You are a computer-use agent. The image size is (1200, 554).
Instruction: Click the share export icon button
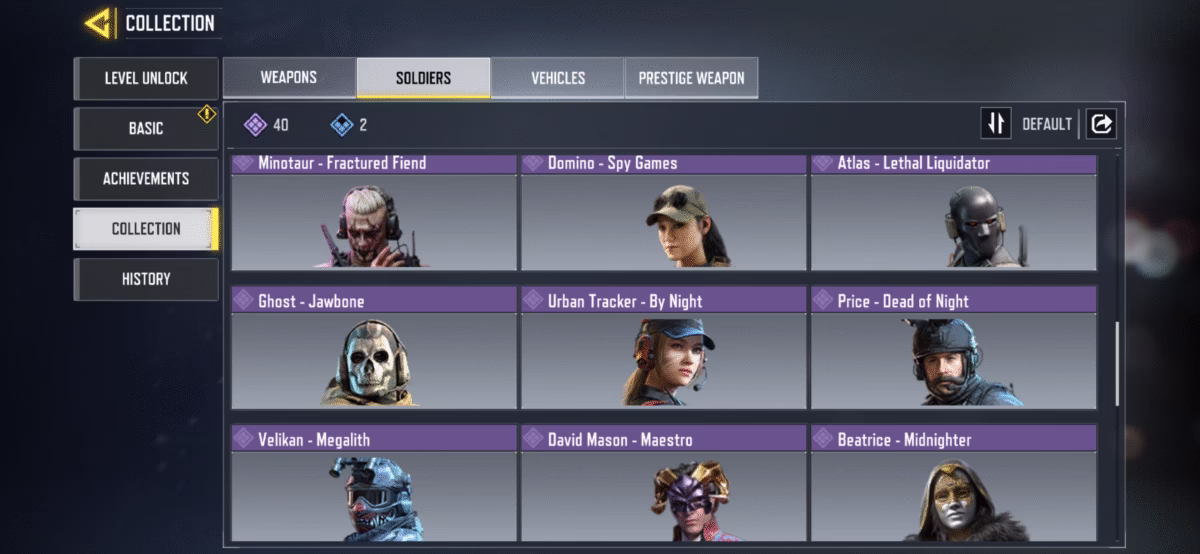pos(1101,124)
